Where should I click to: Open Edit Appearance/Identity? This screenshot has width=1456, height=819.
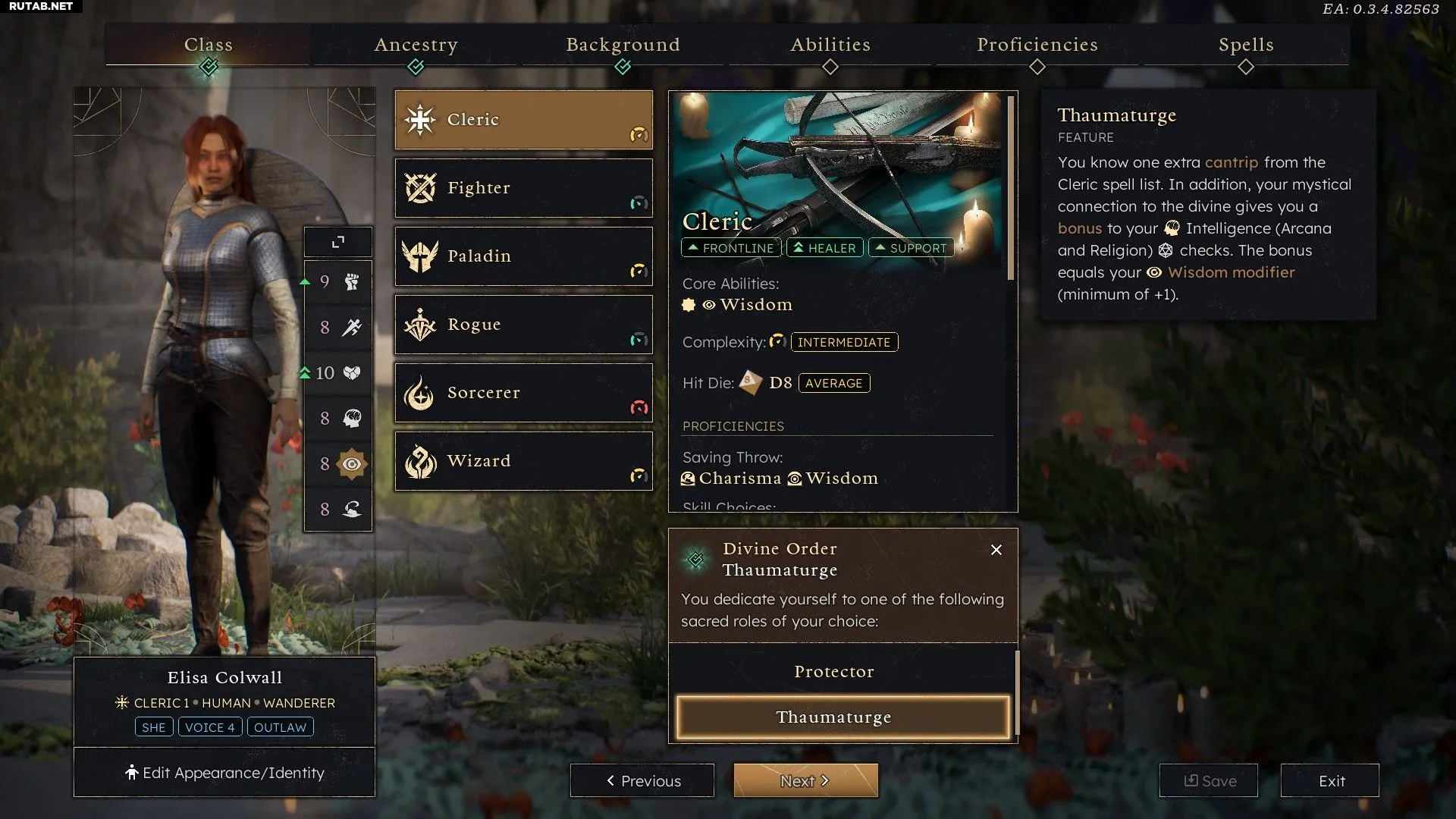pyautogui.click(x=224, y=773)
